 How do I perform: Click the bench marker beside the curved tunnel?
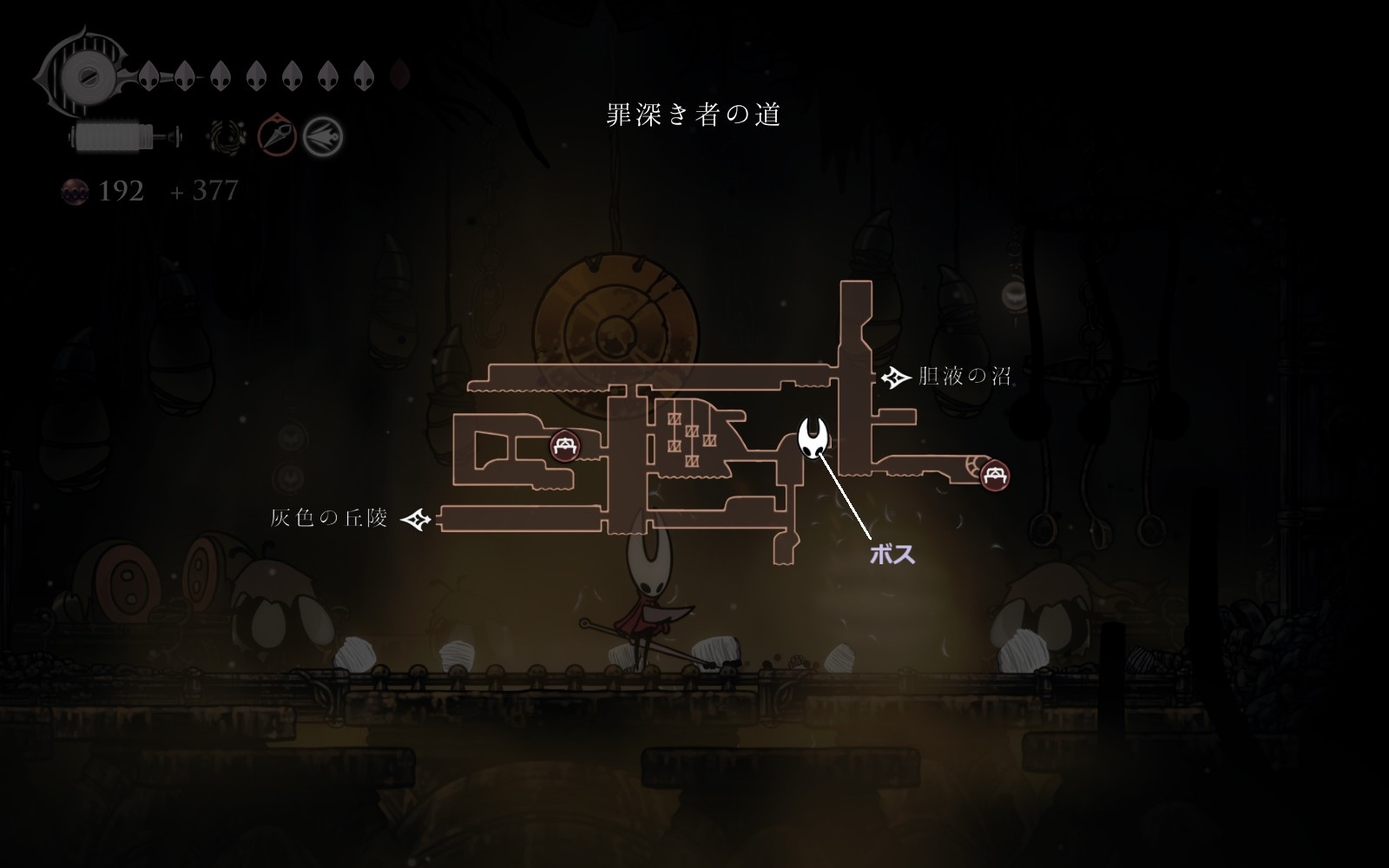[x=994, y=475]
